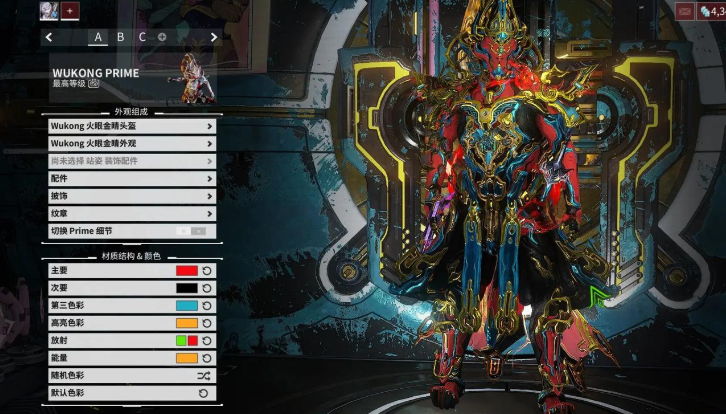Toggle the 切换 Prime 细节 switch
The image size is (726, 414).
point(191,231)
